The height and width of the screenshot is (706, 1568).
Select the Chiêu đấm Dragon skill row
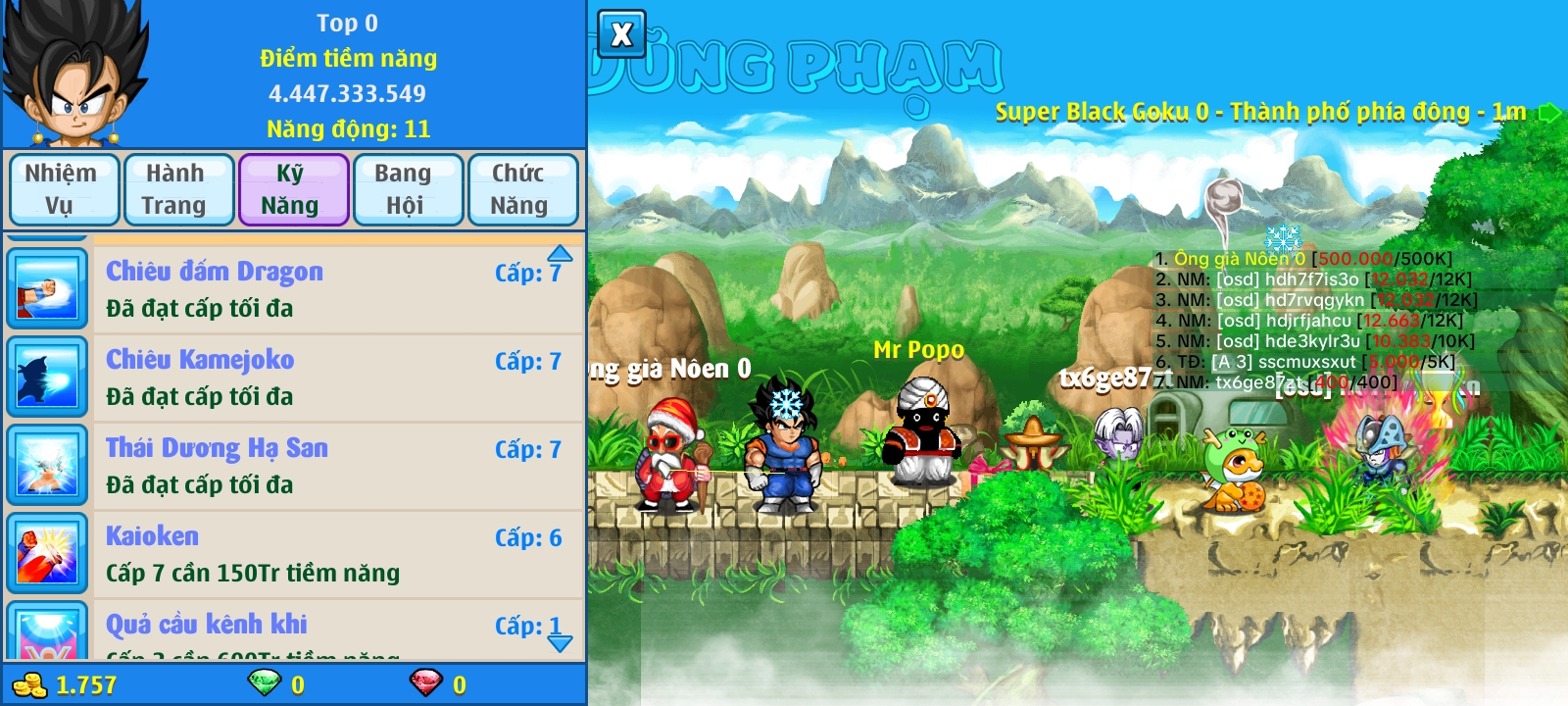tap(333, 289)
